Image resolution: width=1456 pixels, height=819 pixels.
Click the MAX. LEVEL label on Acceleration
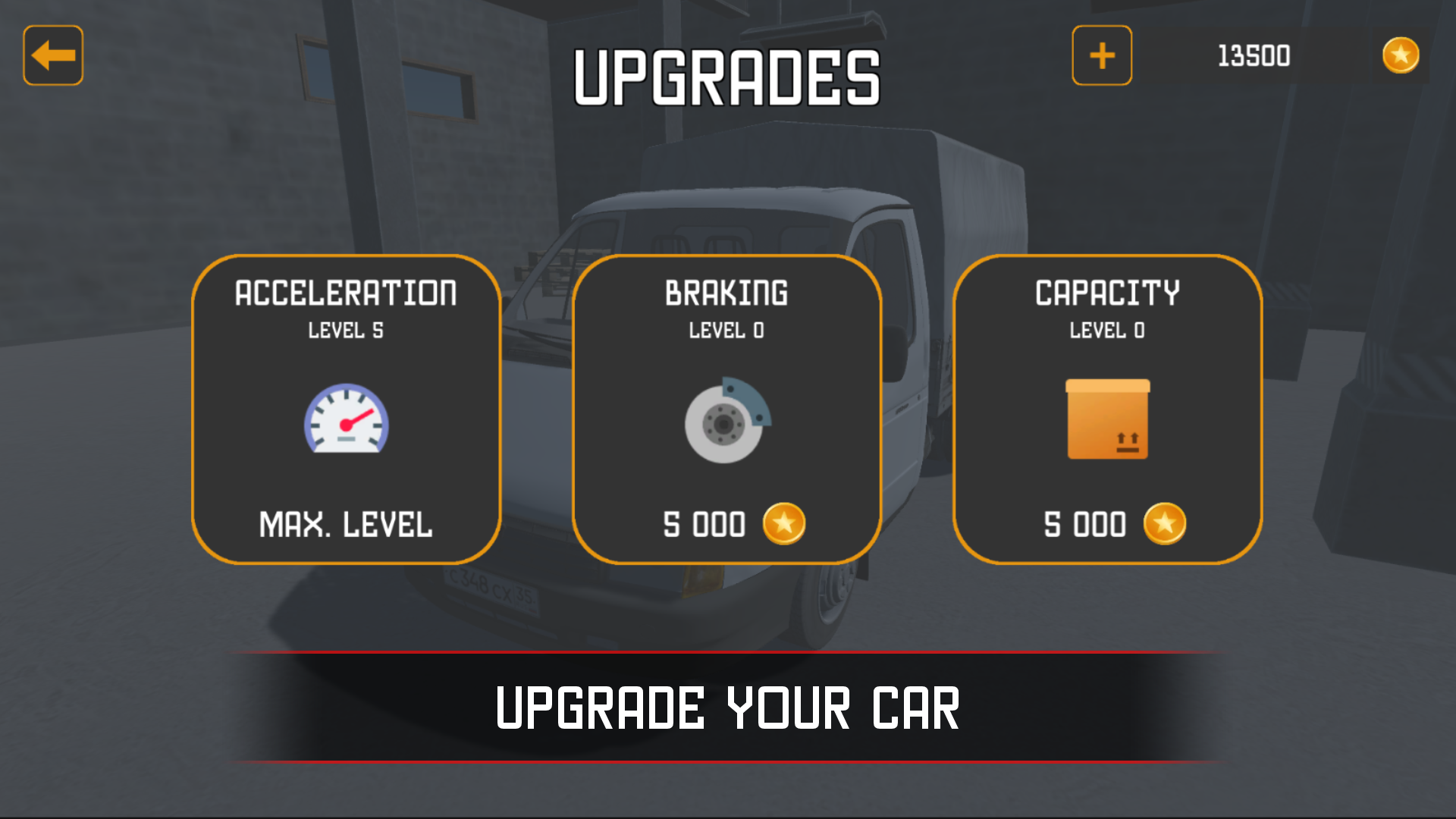click(x=347, y=522)
